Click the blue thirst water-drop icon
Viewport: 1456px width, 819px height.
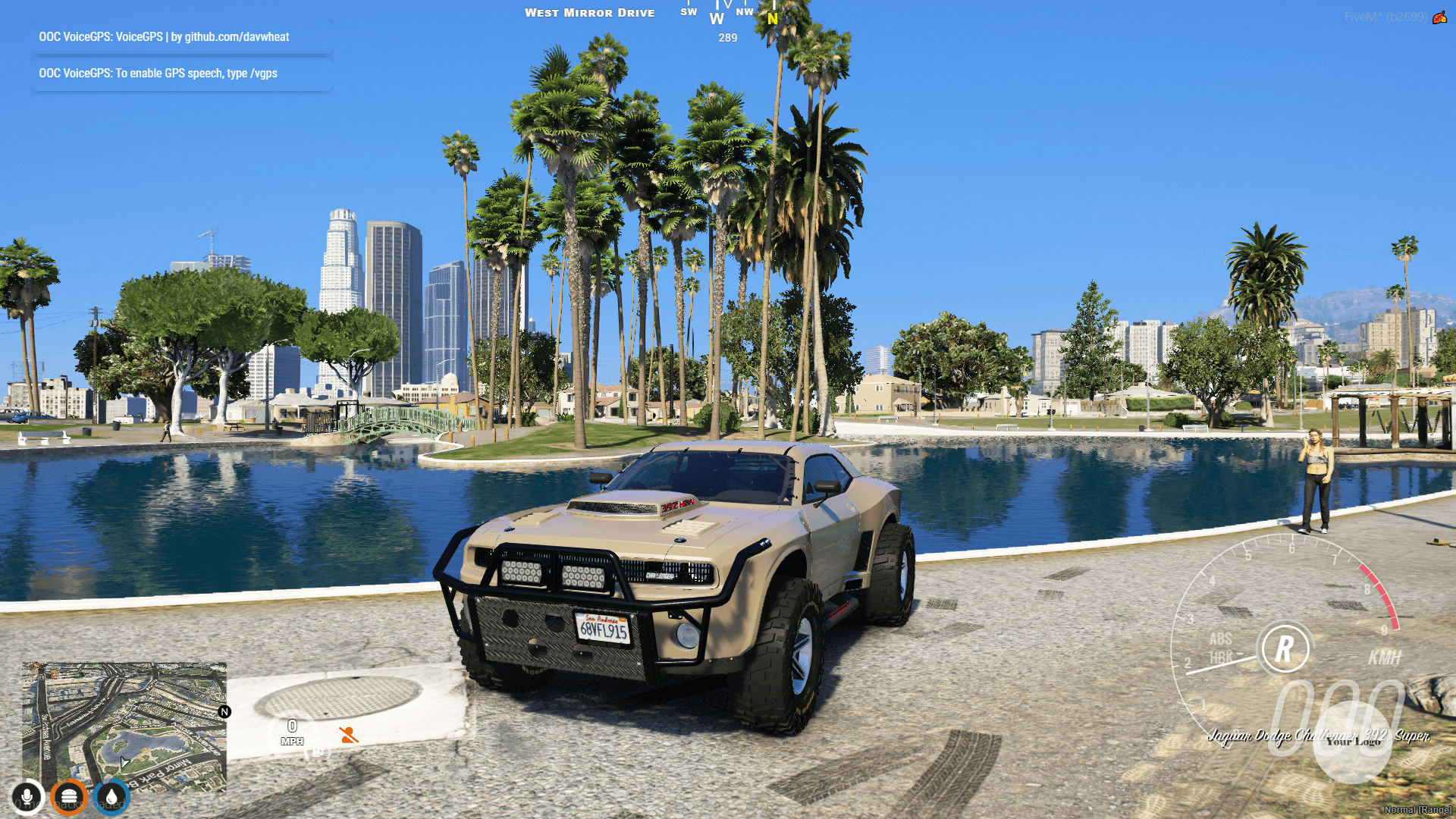tap(112, 795)
